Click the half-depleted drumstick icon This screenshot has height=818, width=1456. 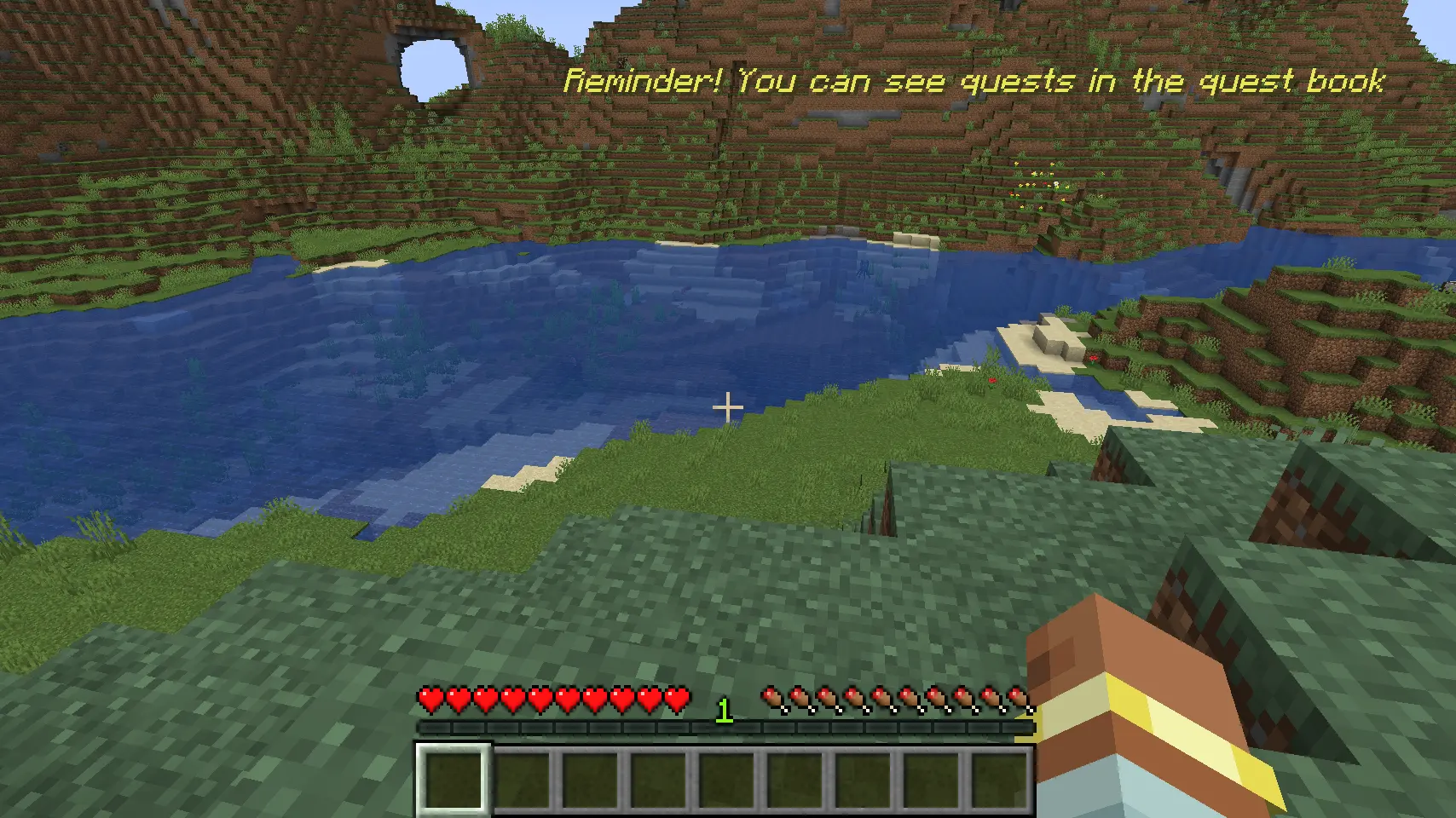(x=1019, y=699)
